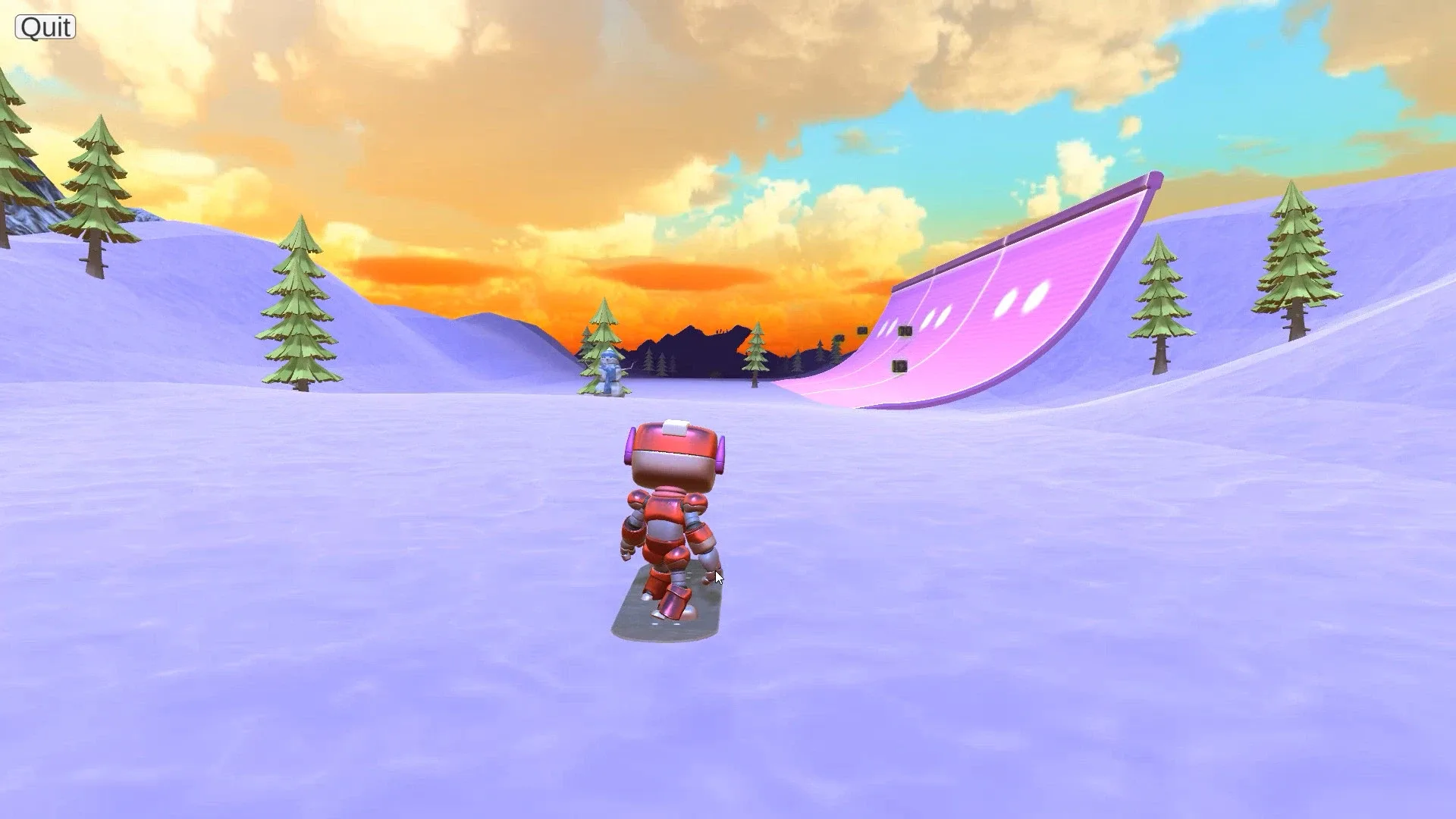The height and width of the screenshot is (819, 1456).
Task: Click the crate floating left of the ramp
Action: [x=862, y=331]
